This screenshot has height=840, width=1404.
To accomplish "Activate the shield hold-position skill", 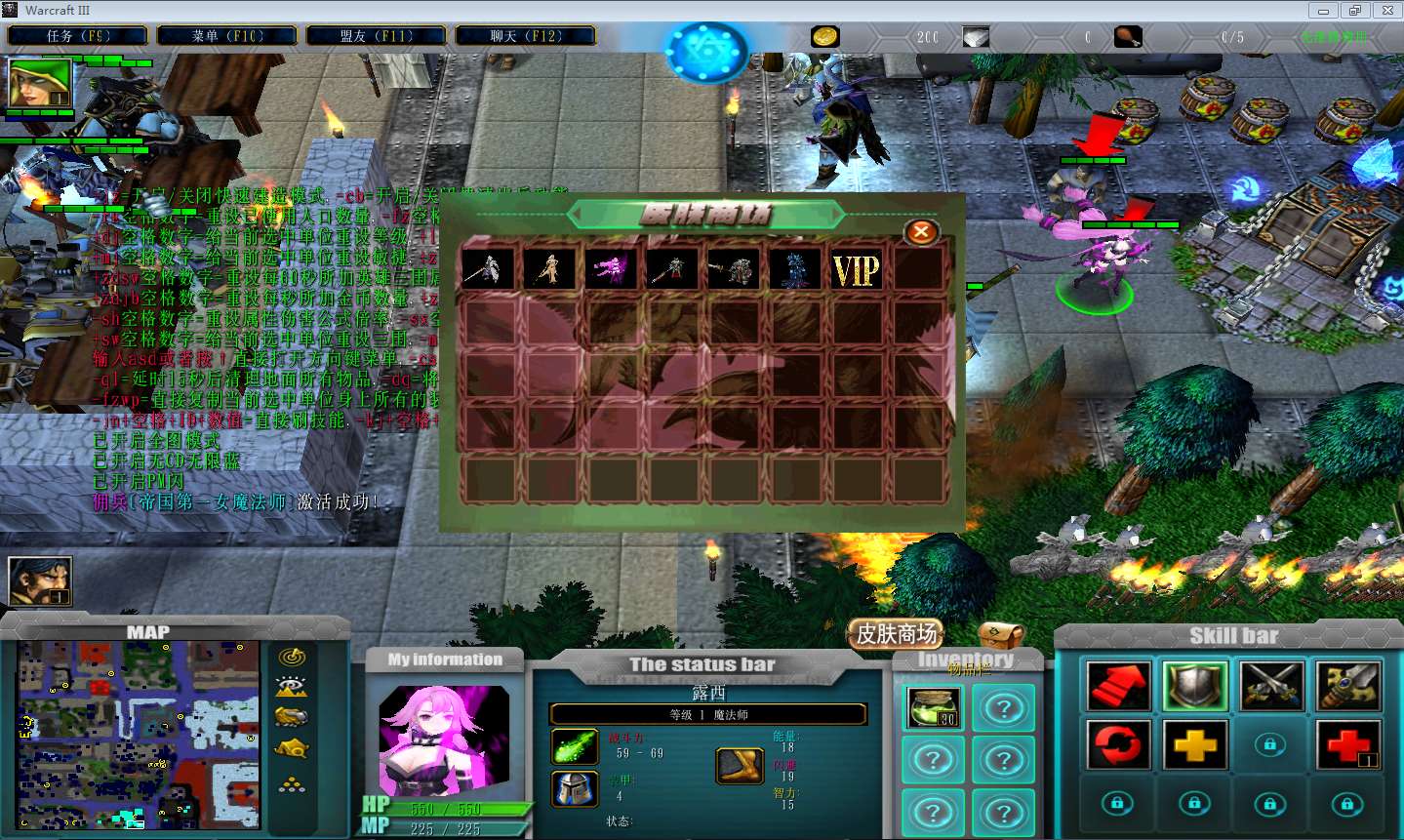I will point(1195,686).
